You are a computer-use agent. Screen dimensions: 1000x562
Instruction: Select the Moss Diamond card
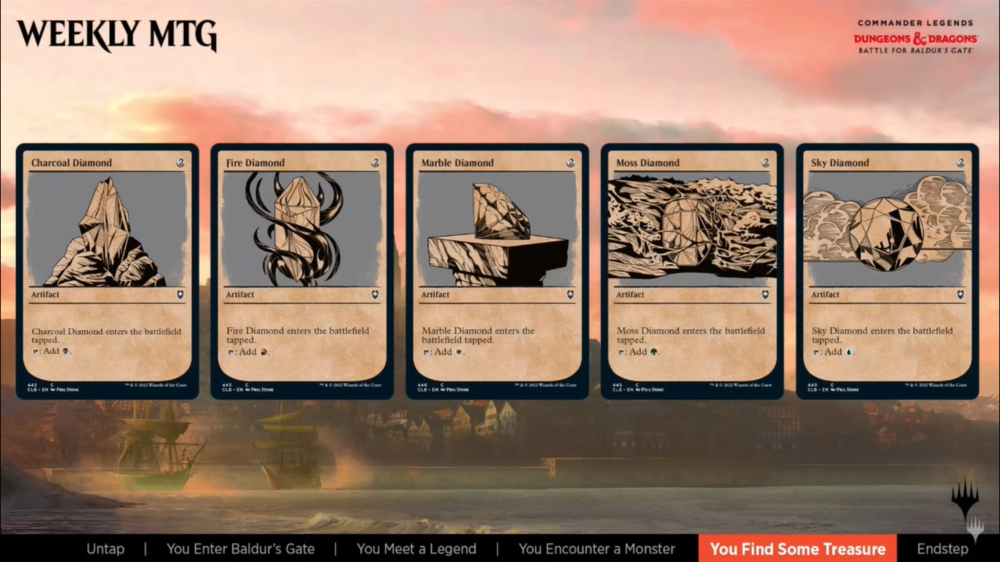click(692, 271)
